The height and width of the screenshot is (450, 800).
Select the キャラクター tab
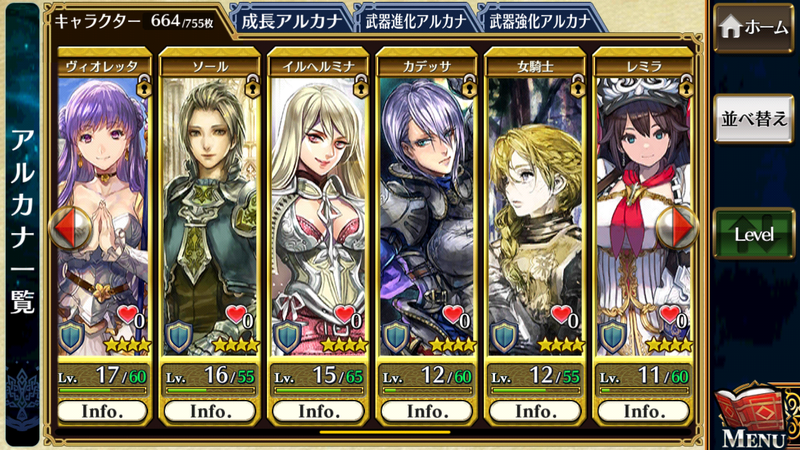click(x=135, y=20)
